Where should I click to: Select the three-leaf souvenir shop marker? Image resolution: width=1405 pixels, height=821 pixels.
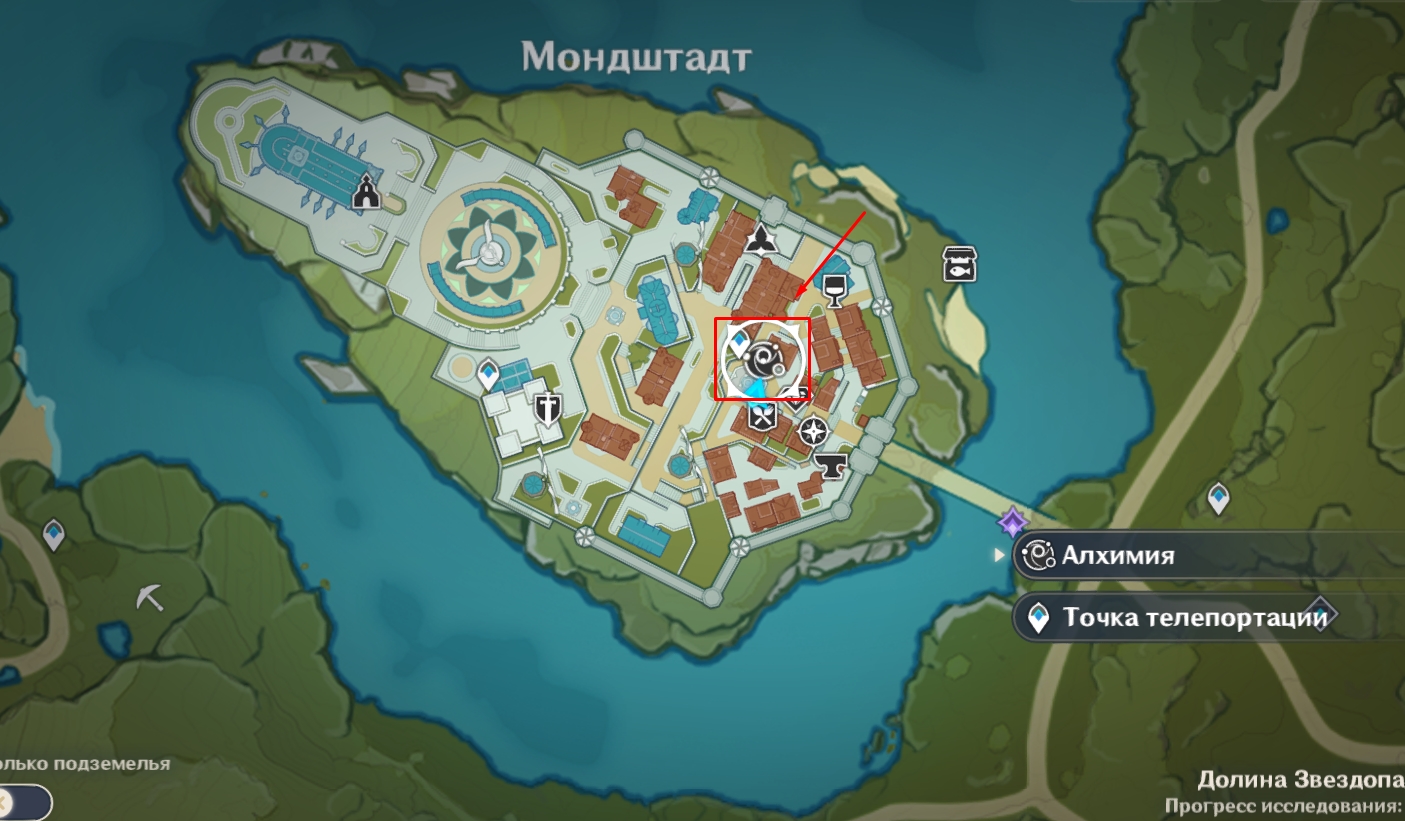(761, 237)
